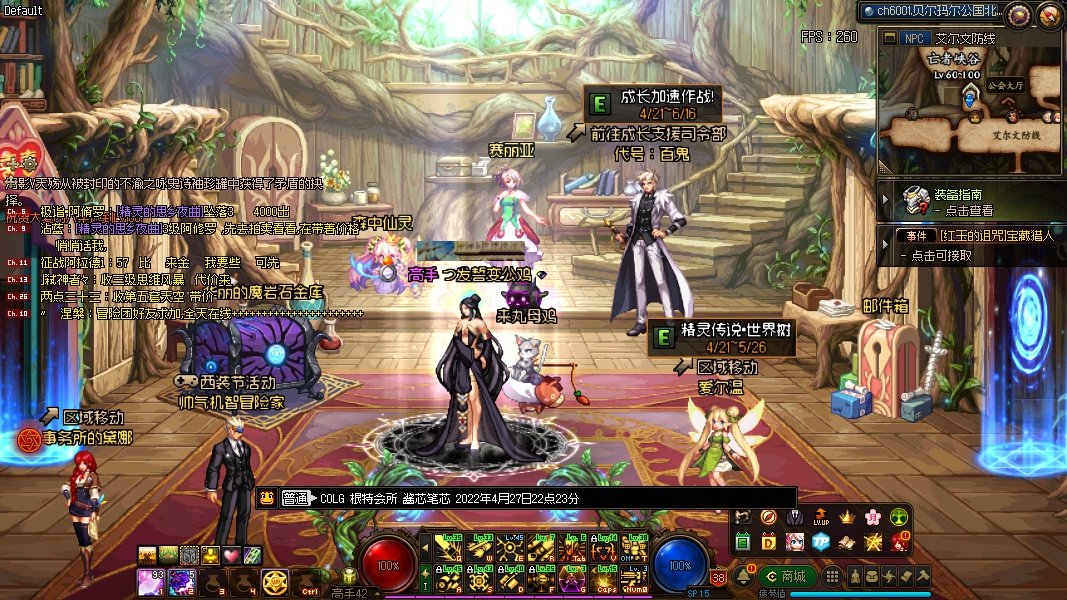Image resolution: width=1067 pixels, height=600 pixels.
Task: Open the 精灵传说·世界树 event banner
Action: coord(723,337)
